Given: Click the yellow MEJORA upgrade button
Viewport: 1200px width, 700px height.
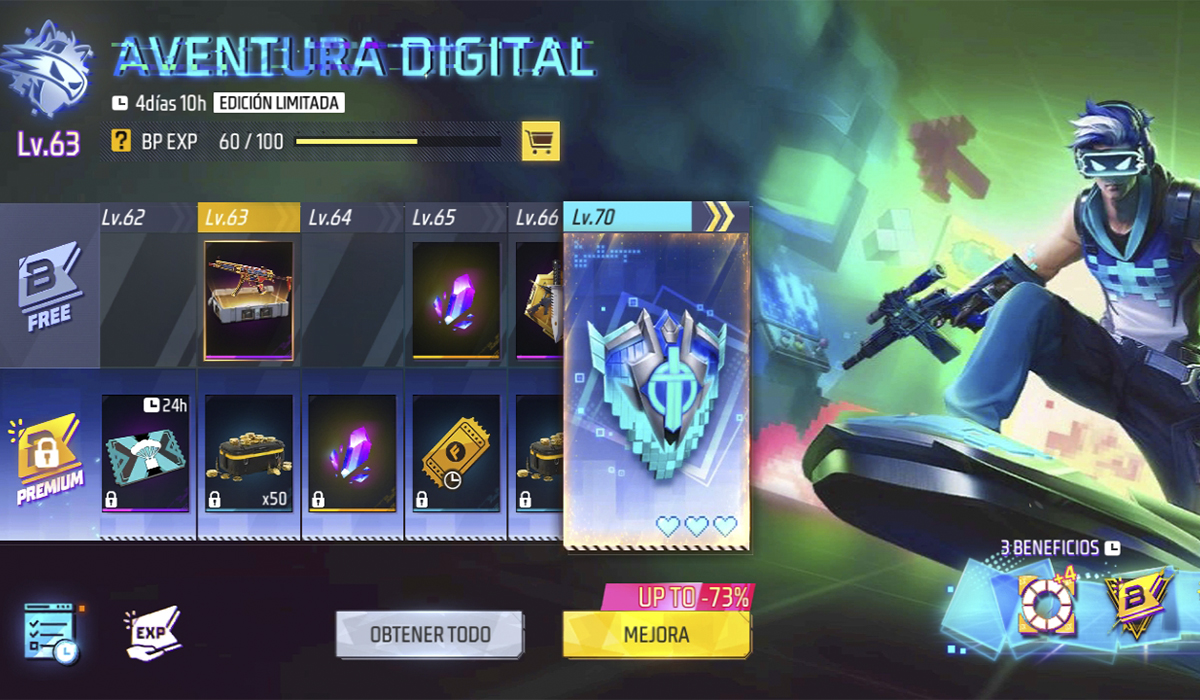Looking at the screenshot, I should tap(656, 635).
